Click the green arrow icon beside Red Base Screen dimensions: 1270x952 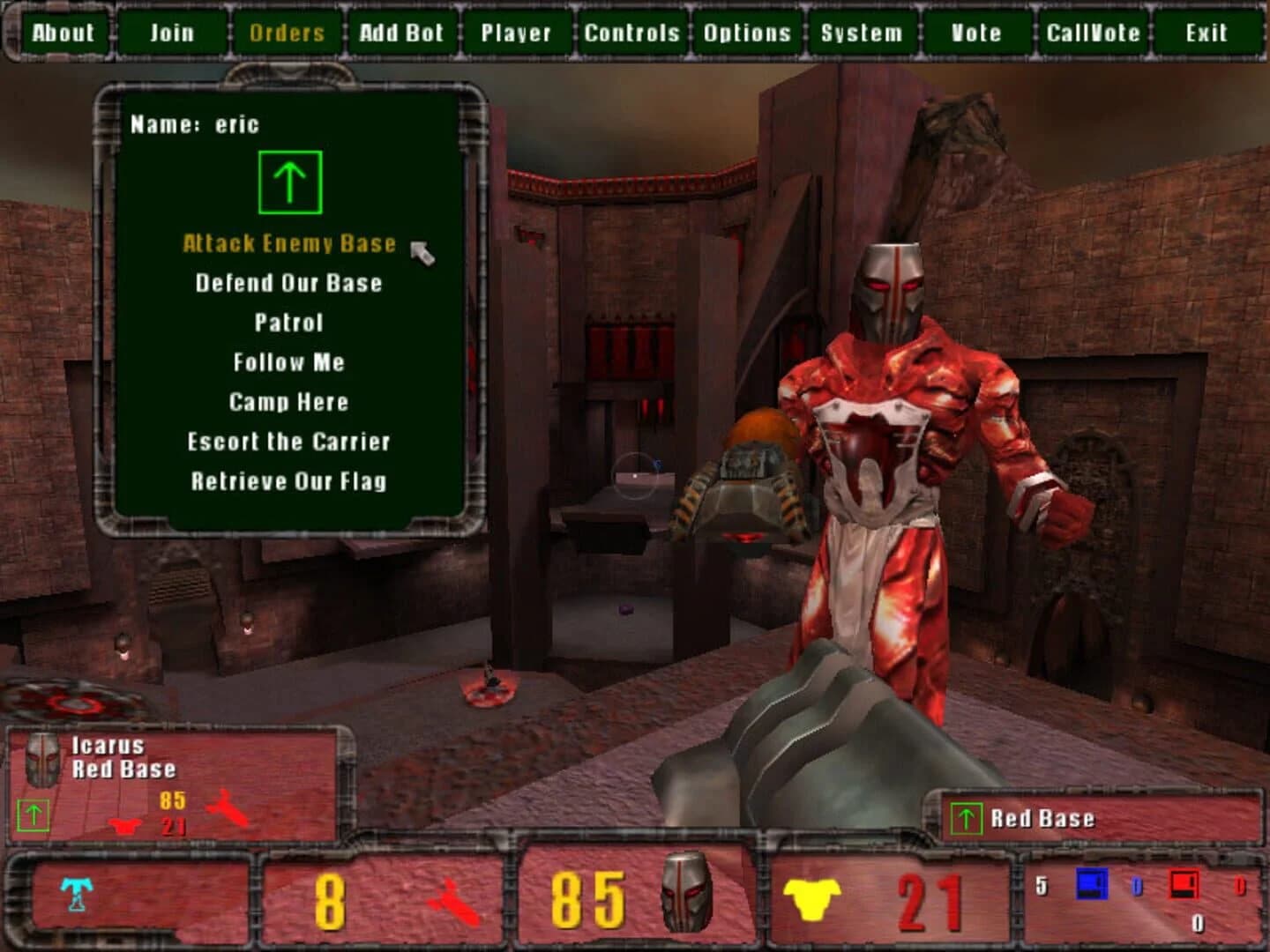[967, 818]
